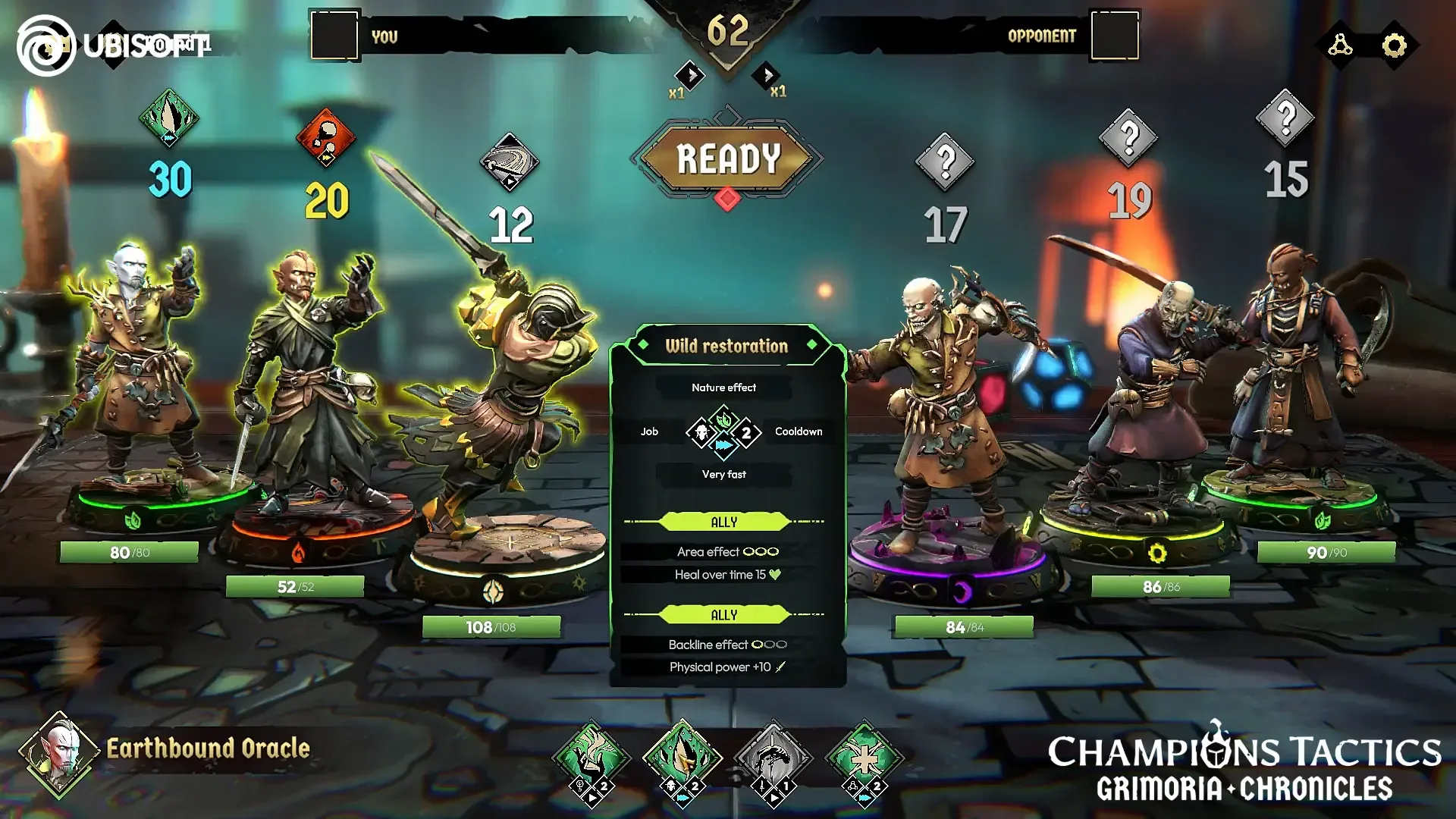Confirm the turn with the READY button
The width and height of the screenshot is (1456, 819).
[727, 159]
